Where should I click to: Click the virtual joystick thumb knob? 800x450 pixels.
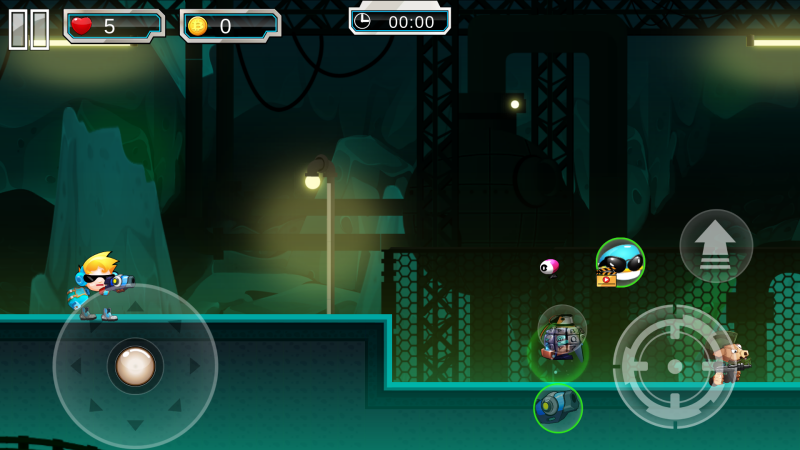(135, 365)
